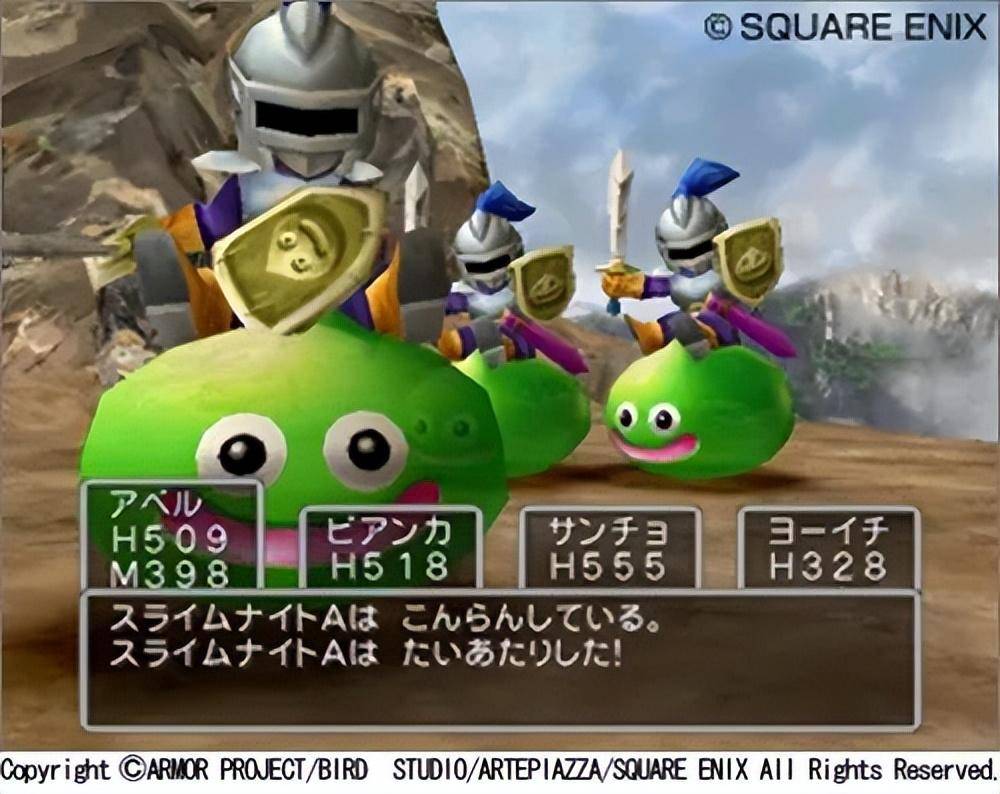Choose サンチョ's status panel
Viewport: 1000px width, 794px height.
coord(609,548)
